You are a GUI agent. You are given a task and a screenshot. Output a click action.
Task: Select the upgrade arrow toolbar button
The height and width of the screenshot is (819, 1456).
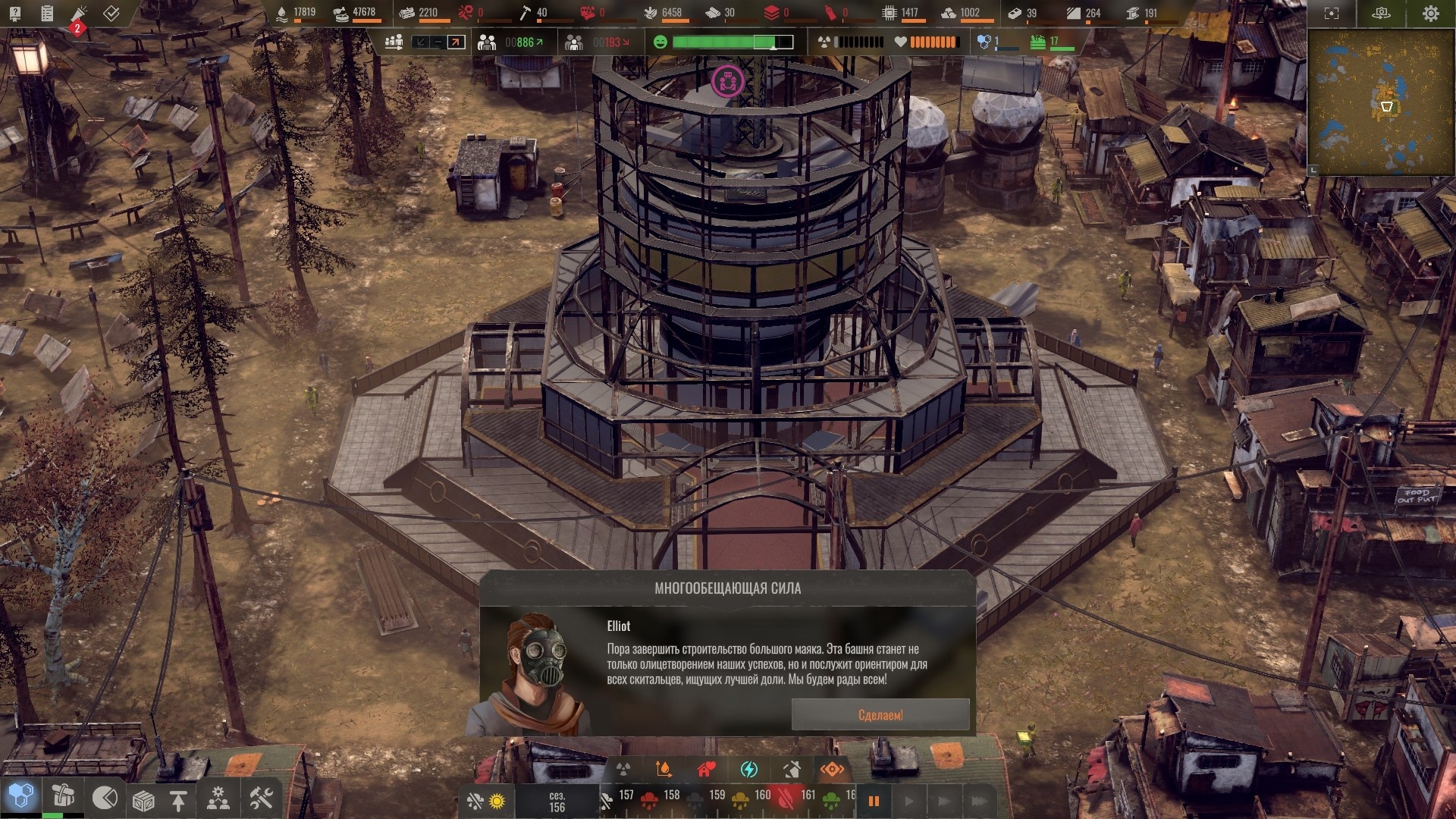(178, 800)
